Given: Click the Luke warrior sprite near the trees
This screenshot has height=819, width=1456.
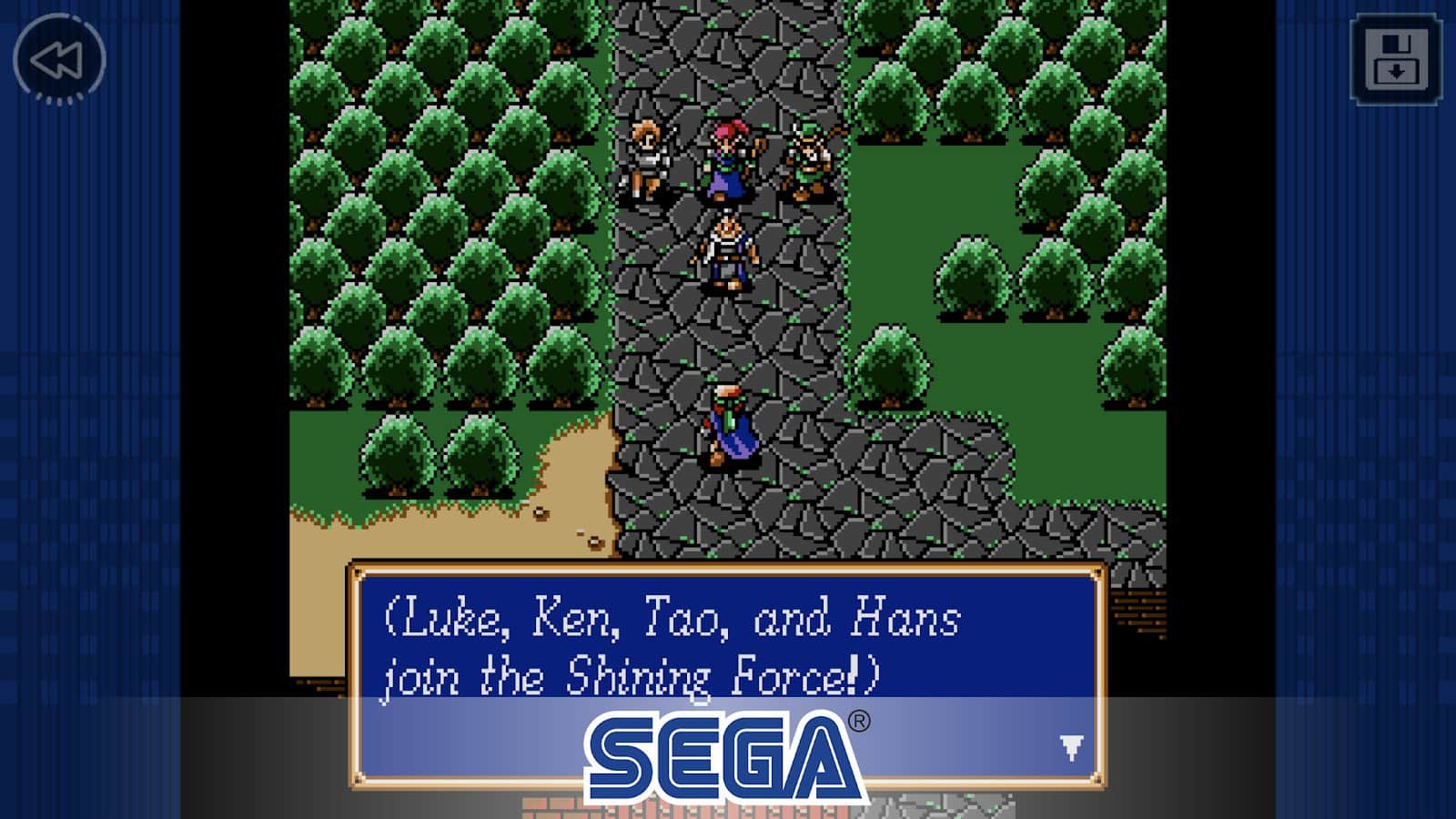Looking at the screenshot, I should tap(648, 157).
